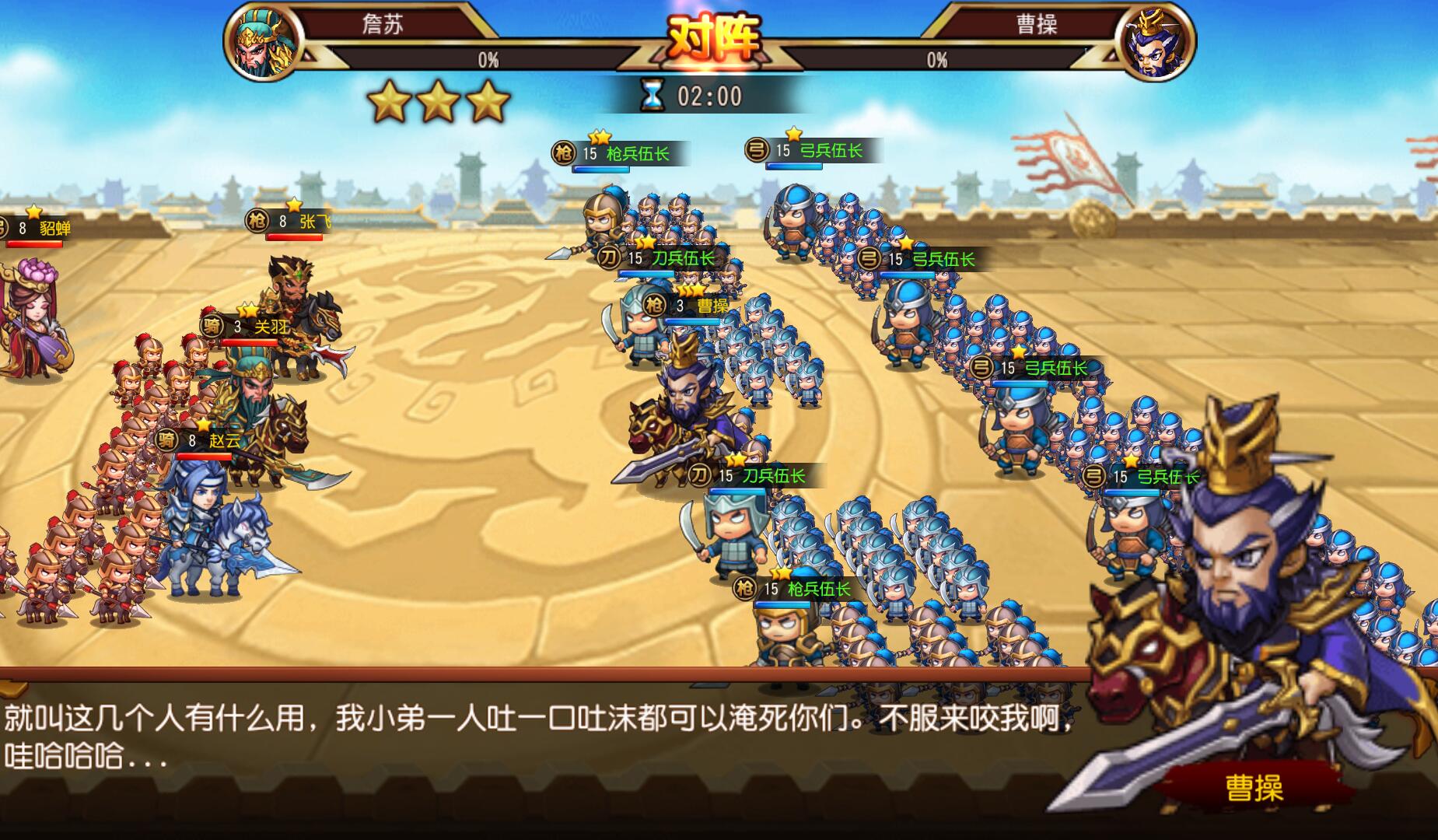Expand enemy 曹操's health bar details
Viewport: 1438px width, 840px height.
click(937, 57)
